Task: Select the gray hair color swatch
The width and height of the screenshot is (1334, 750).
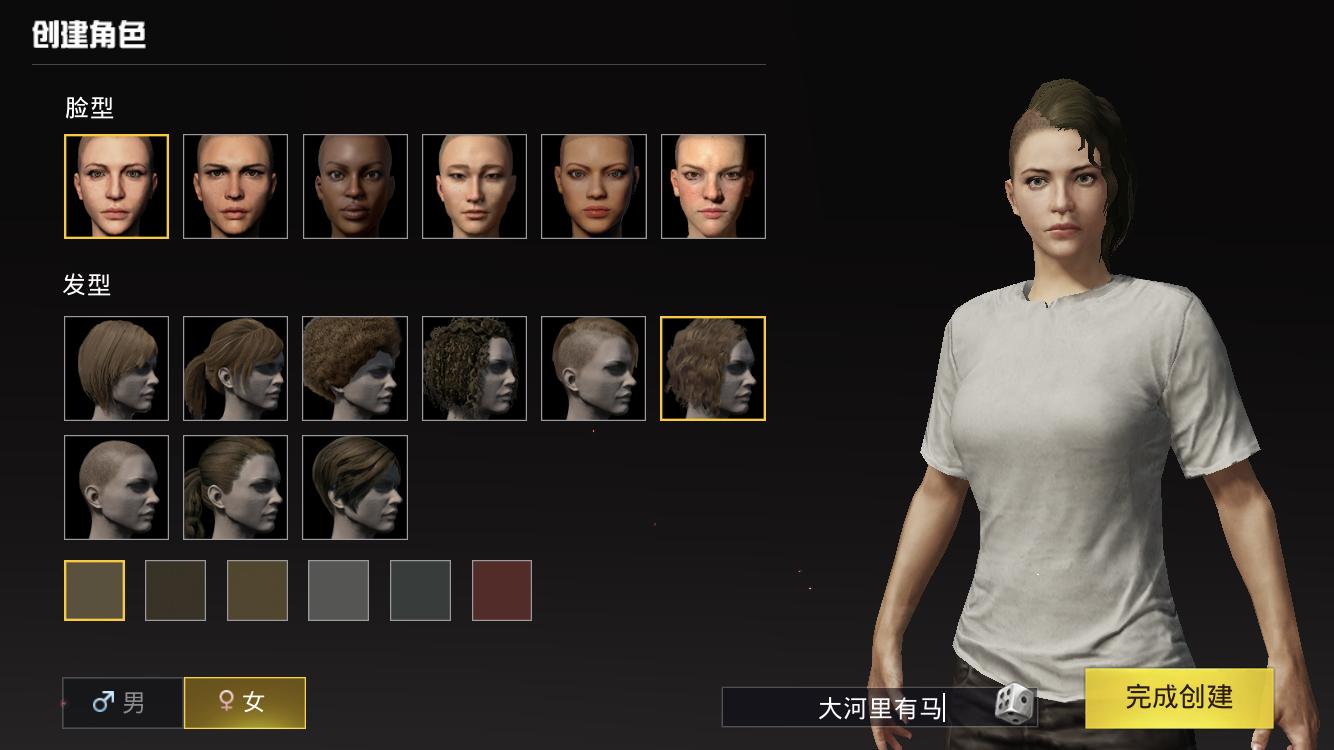Action: pos(338,591)
